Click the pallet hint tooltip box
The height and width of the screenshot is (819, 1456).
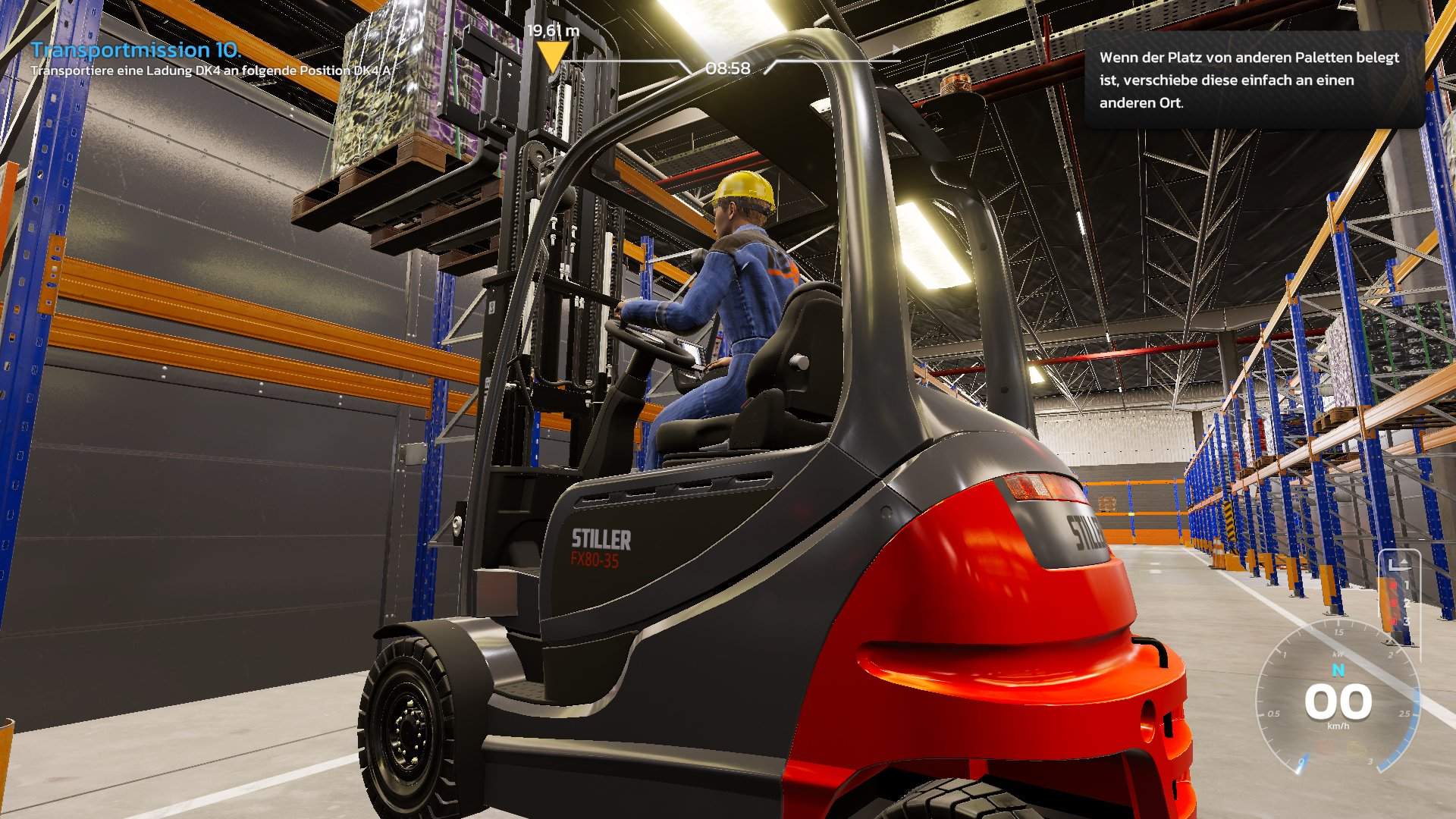(x=1253, y=80)
